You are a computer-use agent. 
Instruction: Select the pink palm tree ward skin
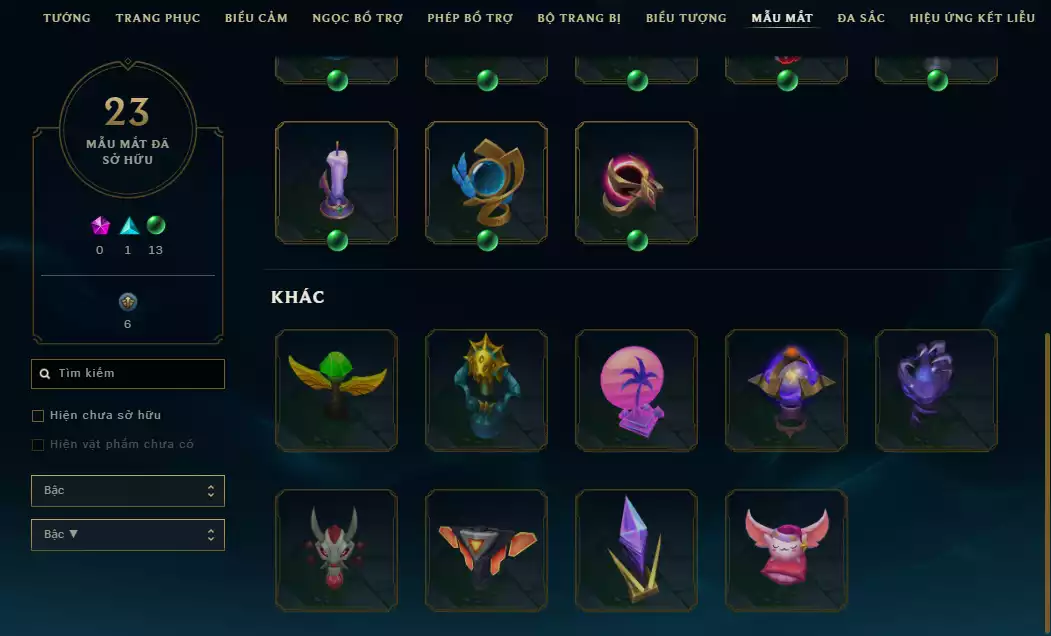(636, 390)
